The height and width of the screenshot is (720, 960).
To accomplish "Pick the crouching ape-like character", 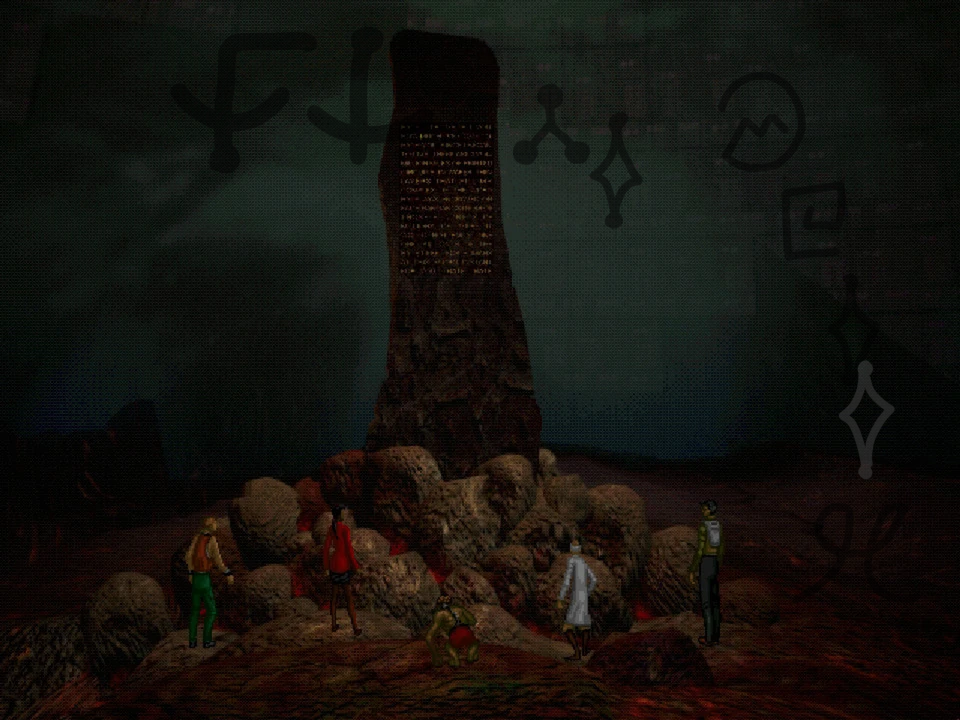I will pos(451,633).
